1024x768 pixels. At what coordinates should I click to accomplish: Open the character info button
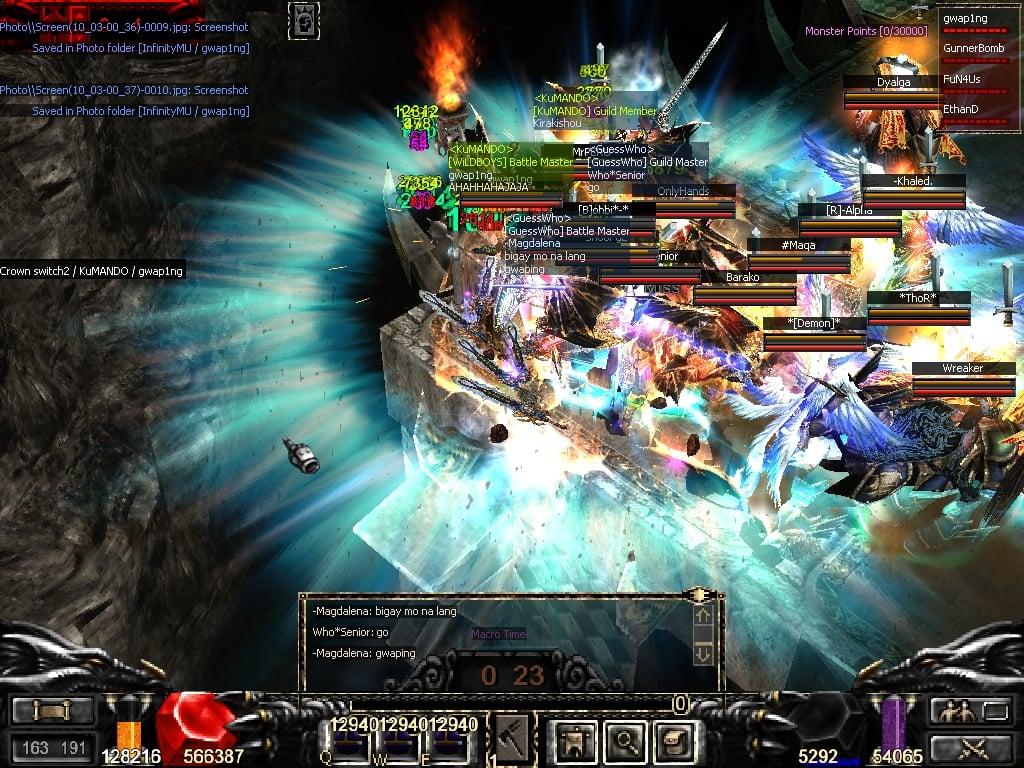(571, 741)
